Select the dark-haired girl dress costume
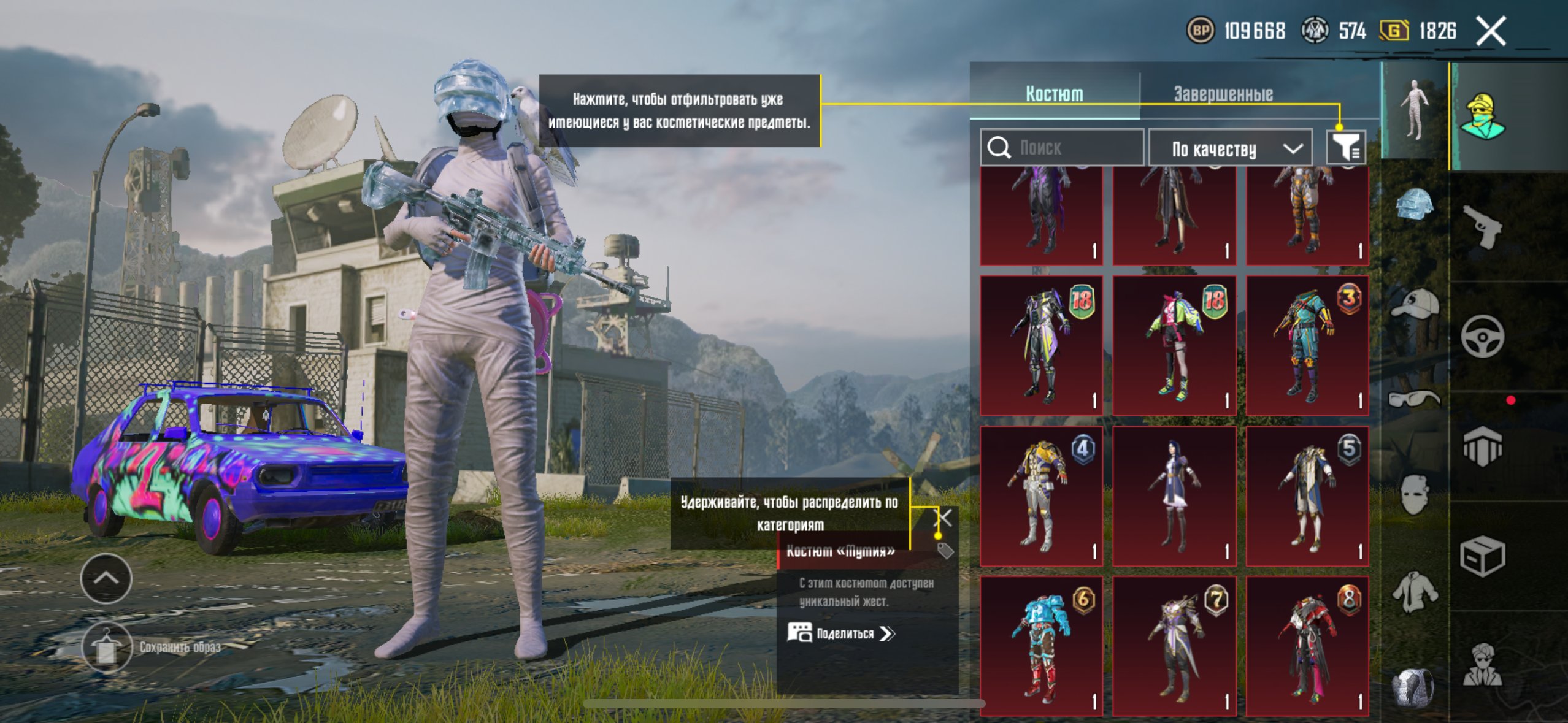 point(1174,496)
